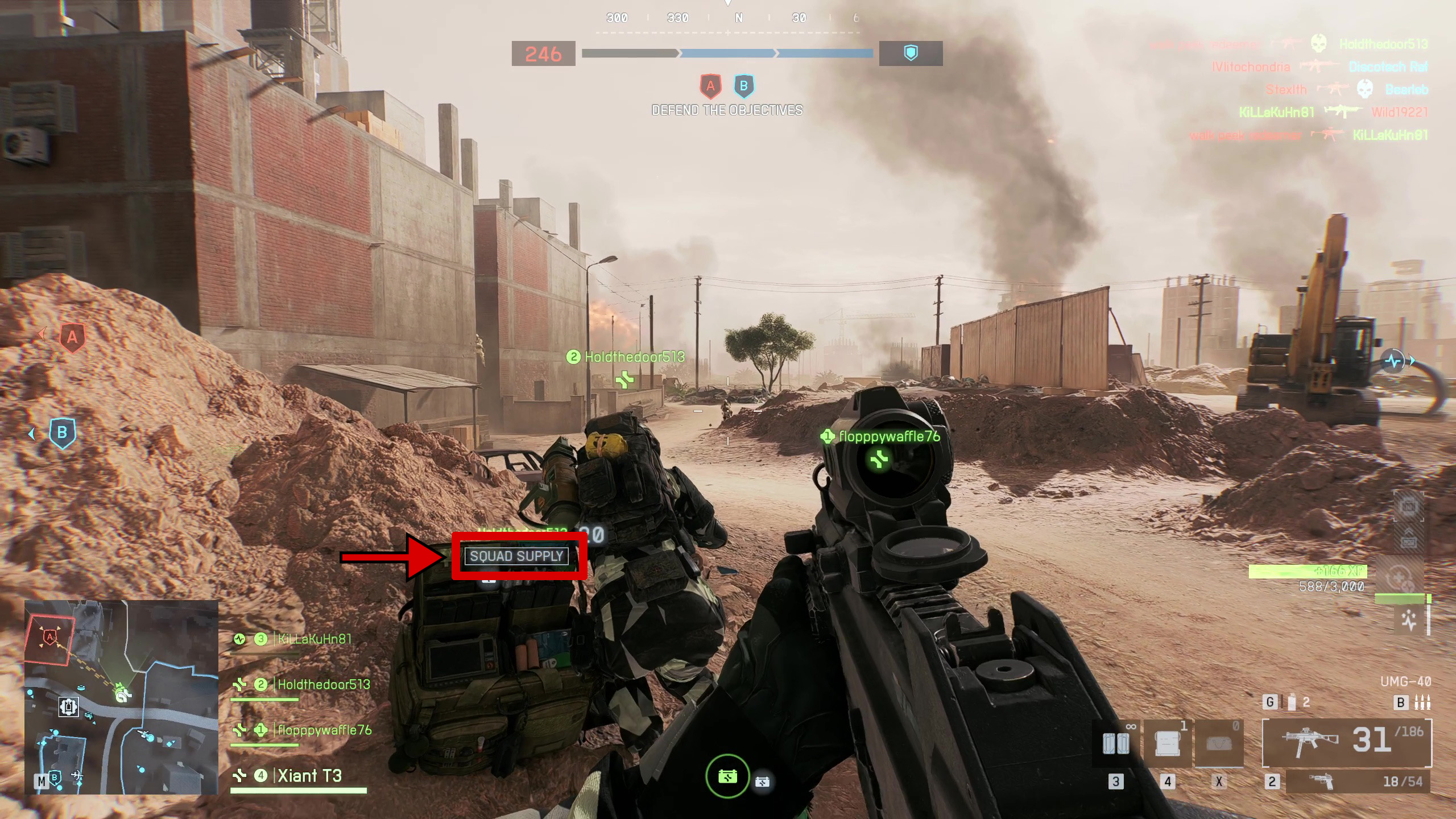Viewport: 1456px width, 819px height.
Task: Choose Holdthedoor513 in the squad list
Action: 323,685
